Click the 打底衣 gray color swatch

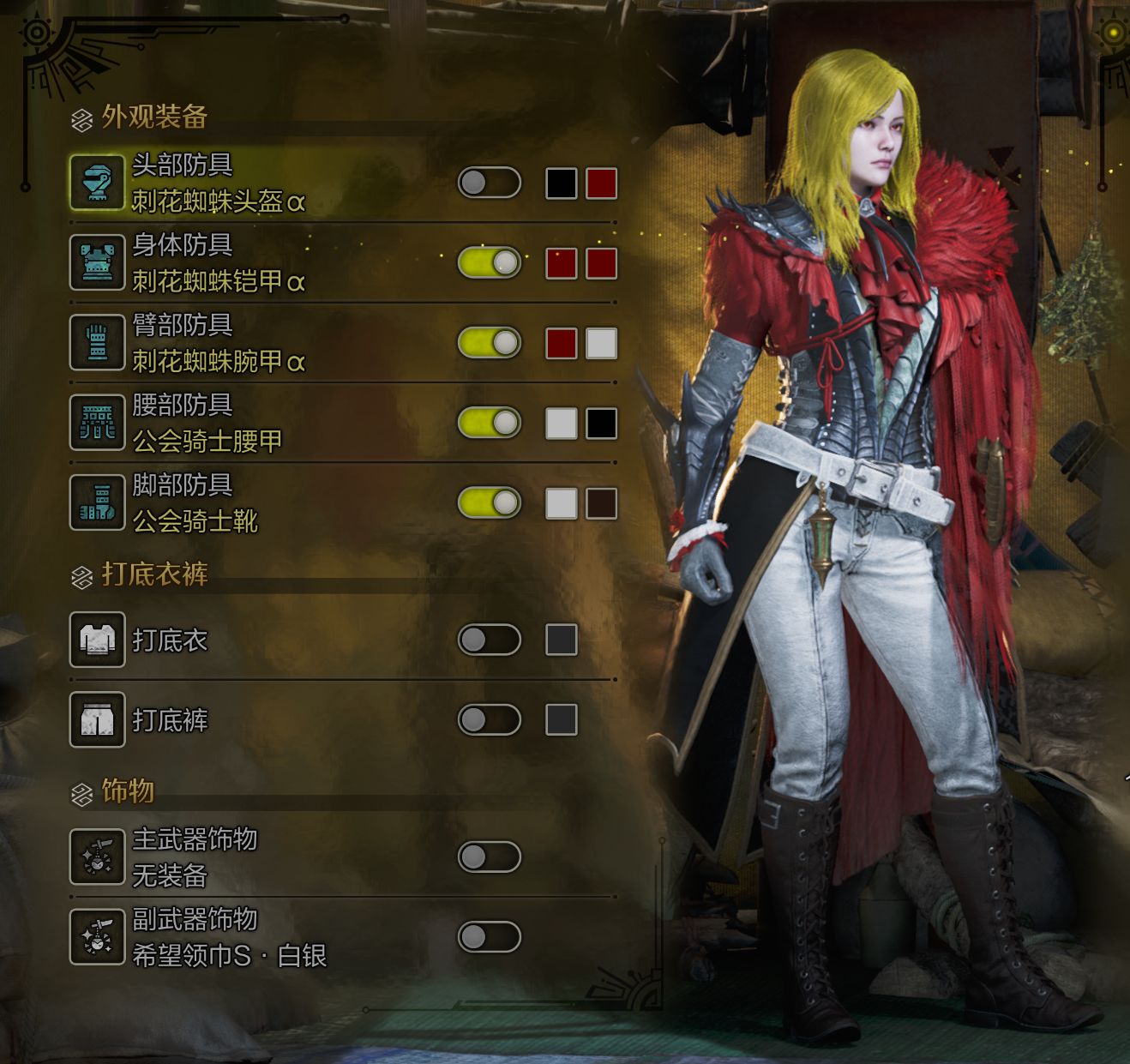pyautogui.click(x=562, y=640)
